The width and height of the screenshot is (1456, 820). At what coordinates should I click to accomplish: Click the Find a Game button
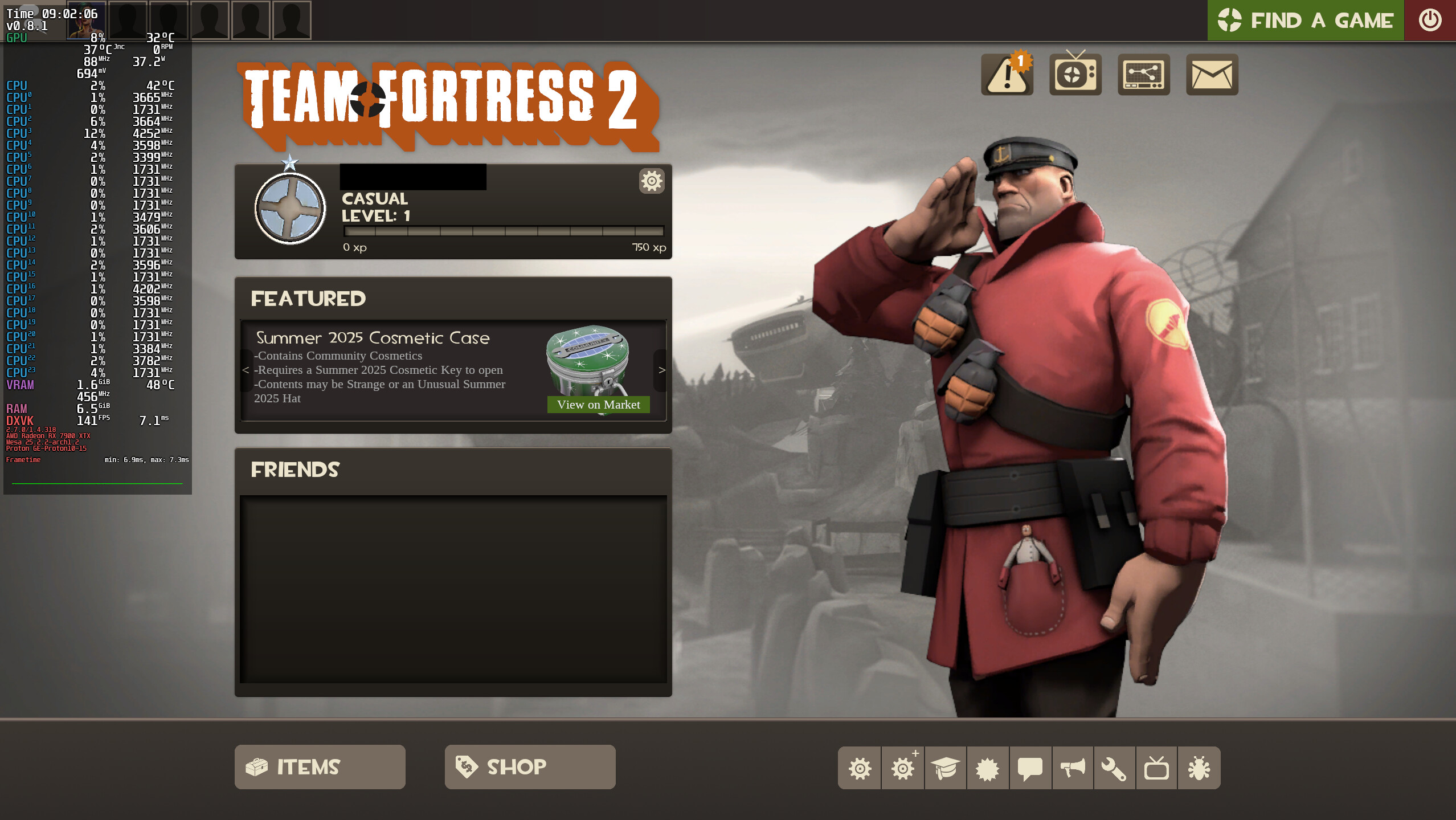point(1305,21)
